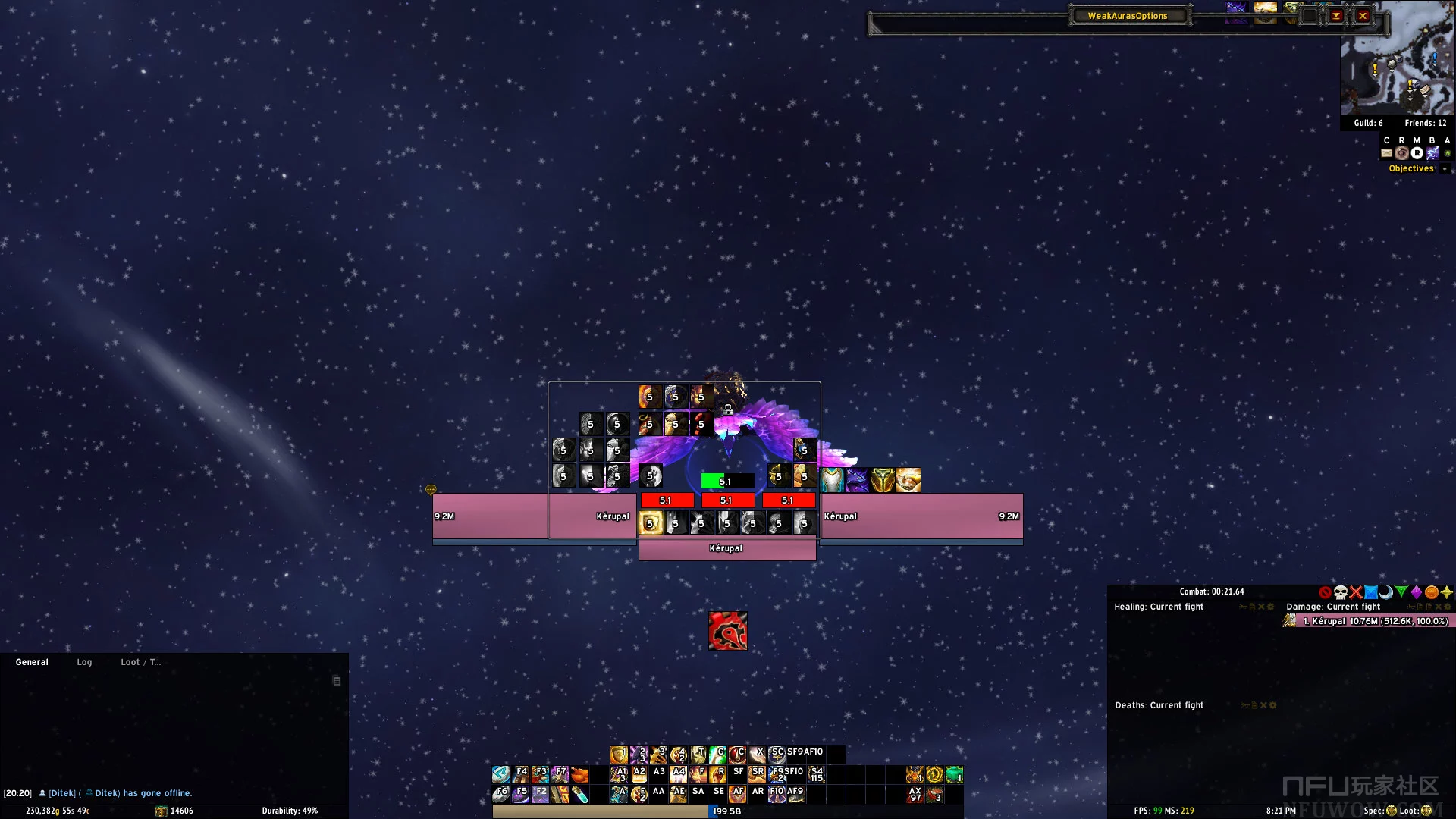
Task: Use the blue potion vial
Action: pos(580,795)
